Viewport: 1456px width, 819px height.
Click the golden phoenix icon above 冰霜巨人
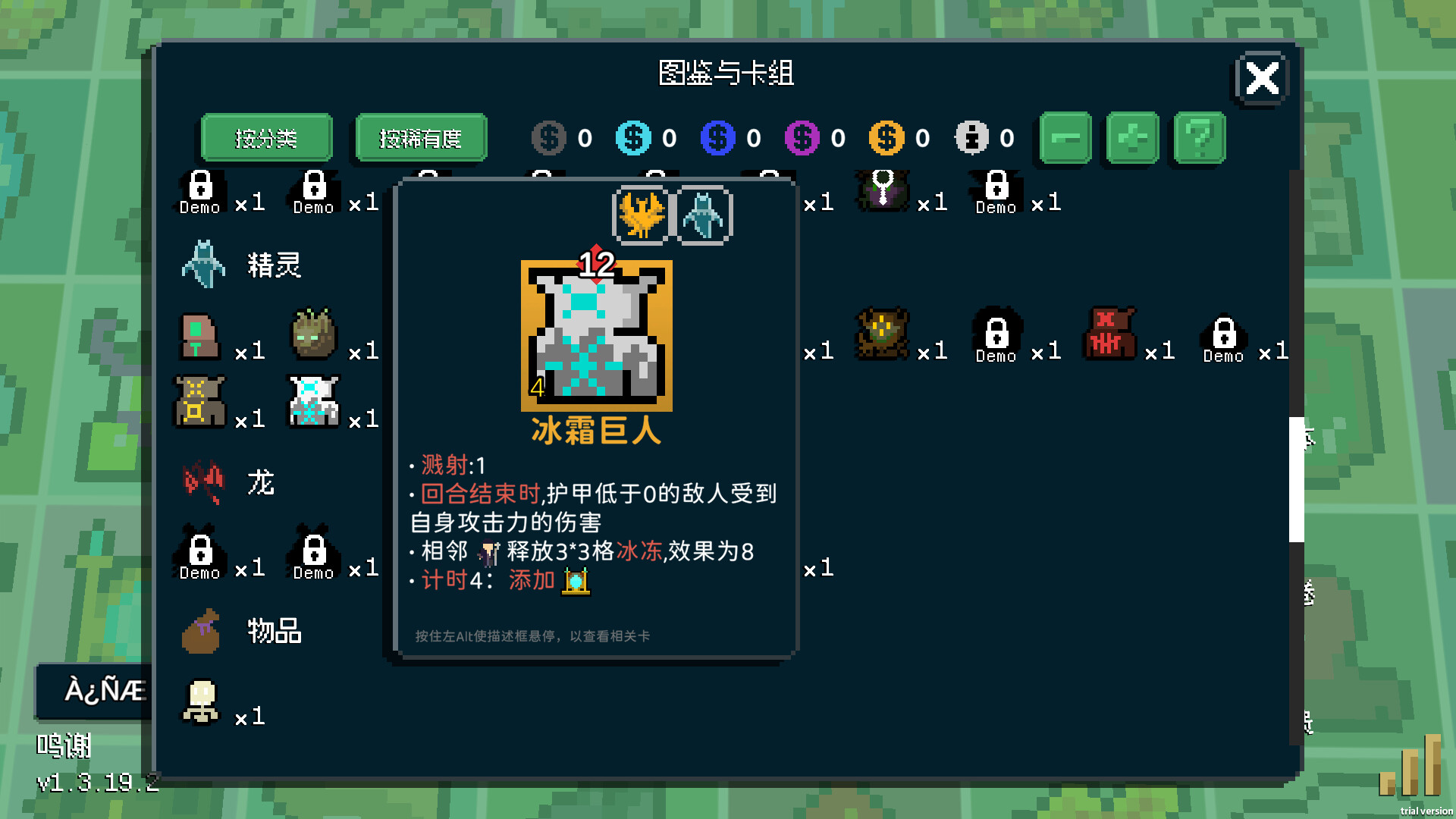[x=642, y=215]
